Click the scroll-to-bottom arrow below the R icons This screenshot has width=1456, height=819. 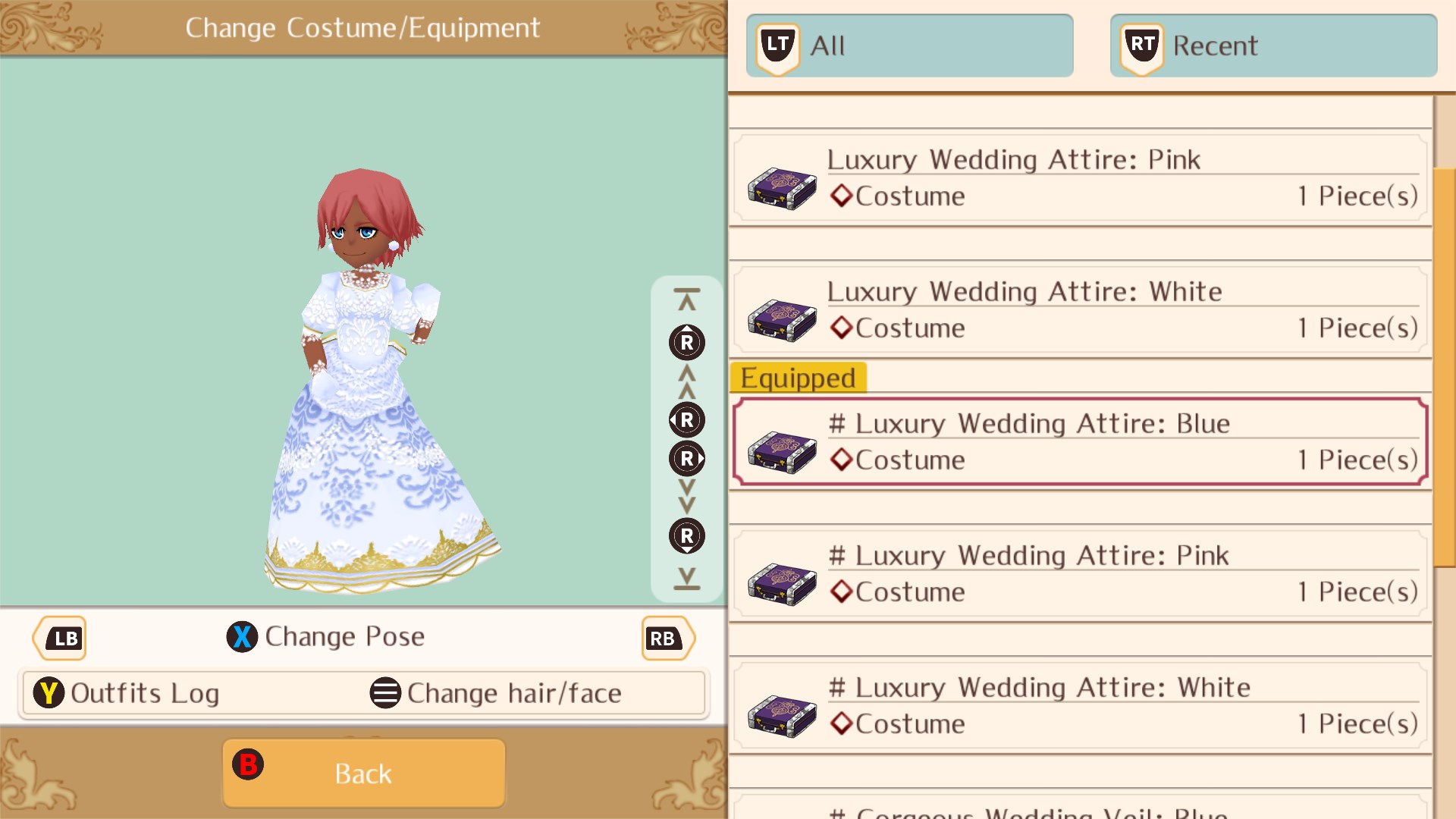[686, 578]
